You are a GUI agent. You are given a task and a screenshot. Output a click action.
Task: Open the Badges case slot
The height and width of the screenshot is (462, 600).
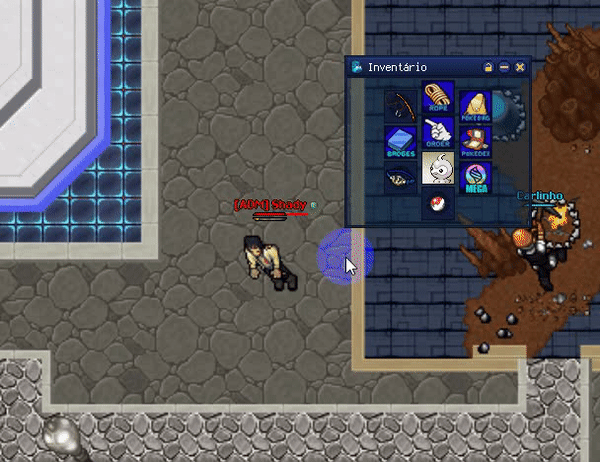(401, 141)
